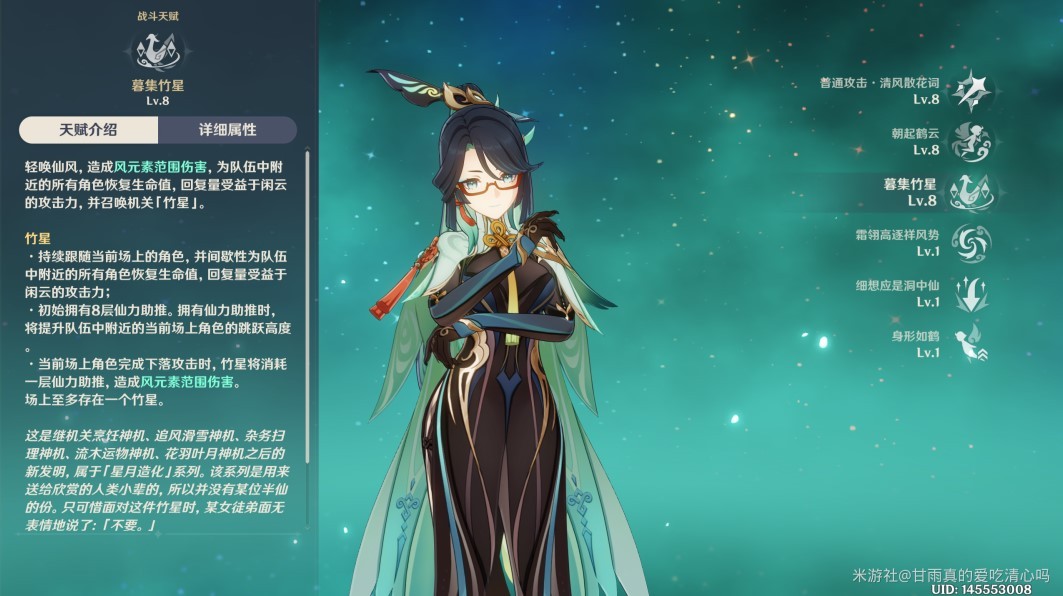1063x596 pixels.
Task: Open the 身形如鹤 passive talent
Action: point(970,344)
